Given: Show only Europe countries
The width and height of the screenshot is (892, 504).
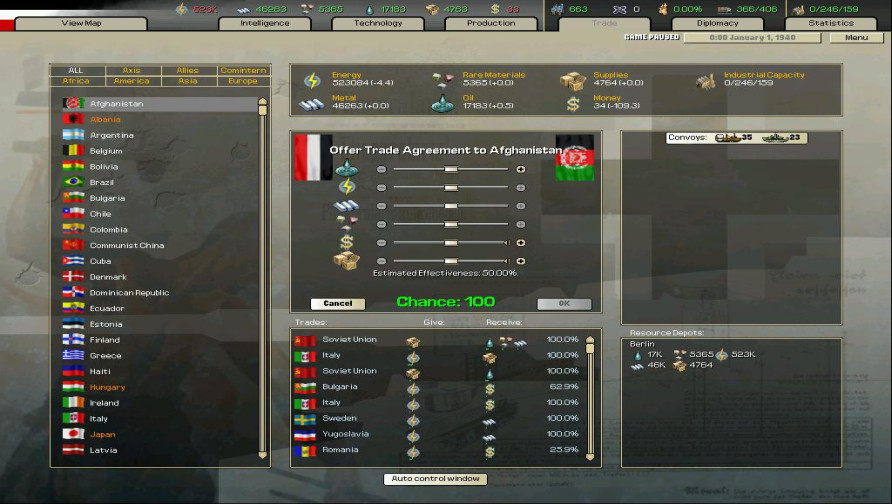Looking at the screenshot, I should tap(243, 81).
